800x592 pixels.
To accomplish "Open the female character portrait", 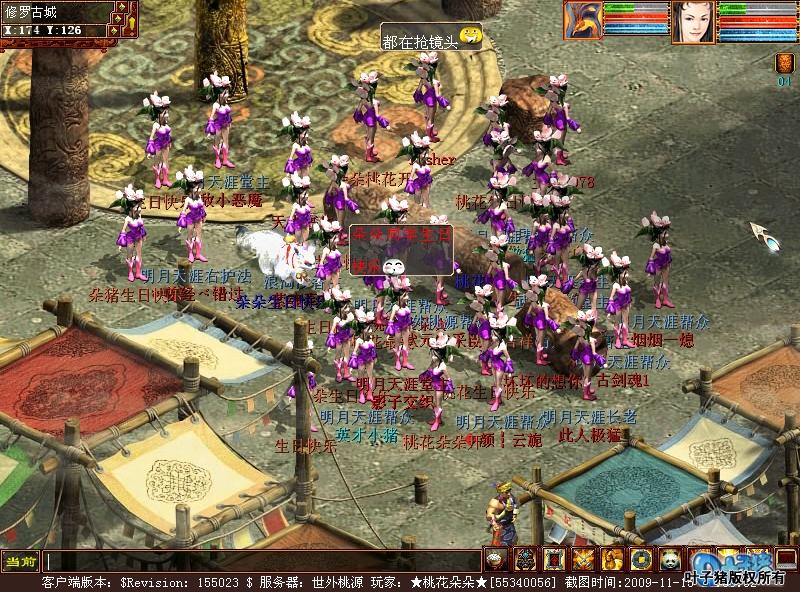I will [x=693, y=21].
